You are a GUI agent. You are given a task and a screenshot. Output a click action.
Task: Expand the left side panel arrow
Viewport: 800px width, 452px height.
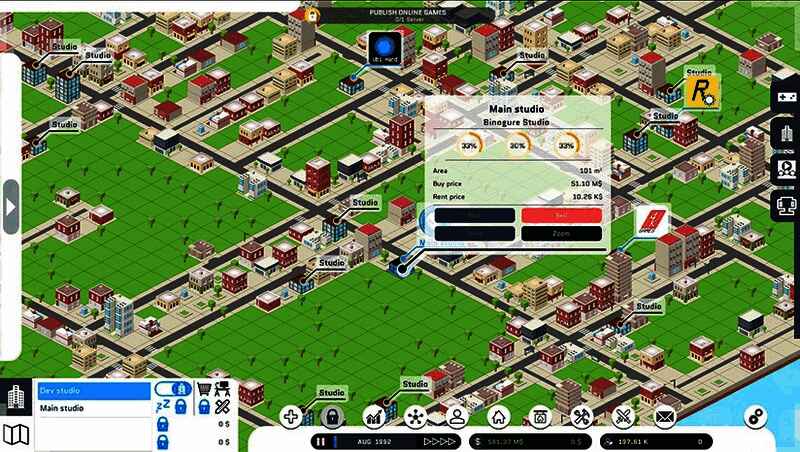pos(11,207)
